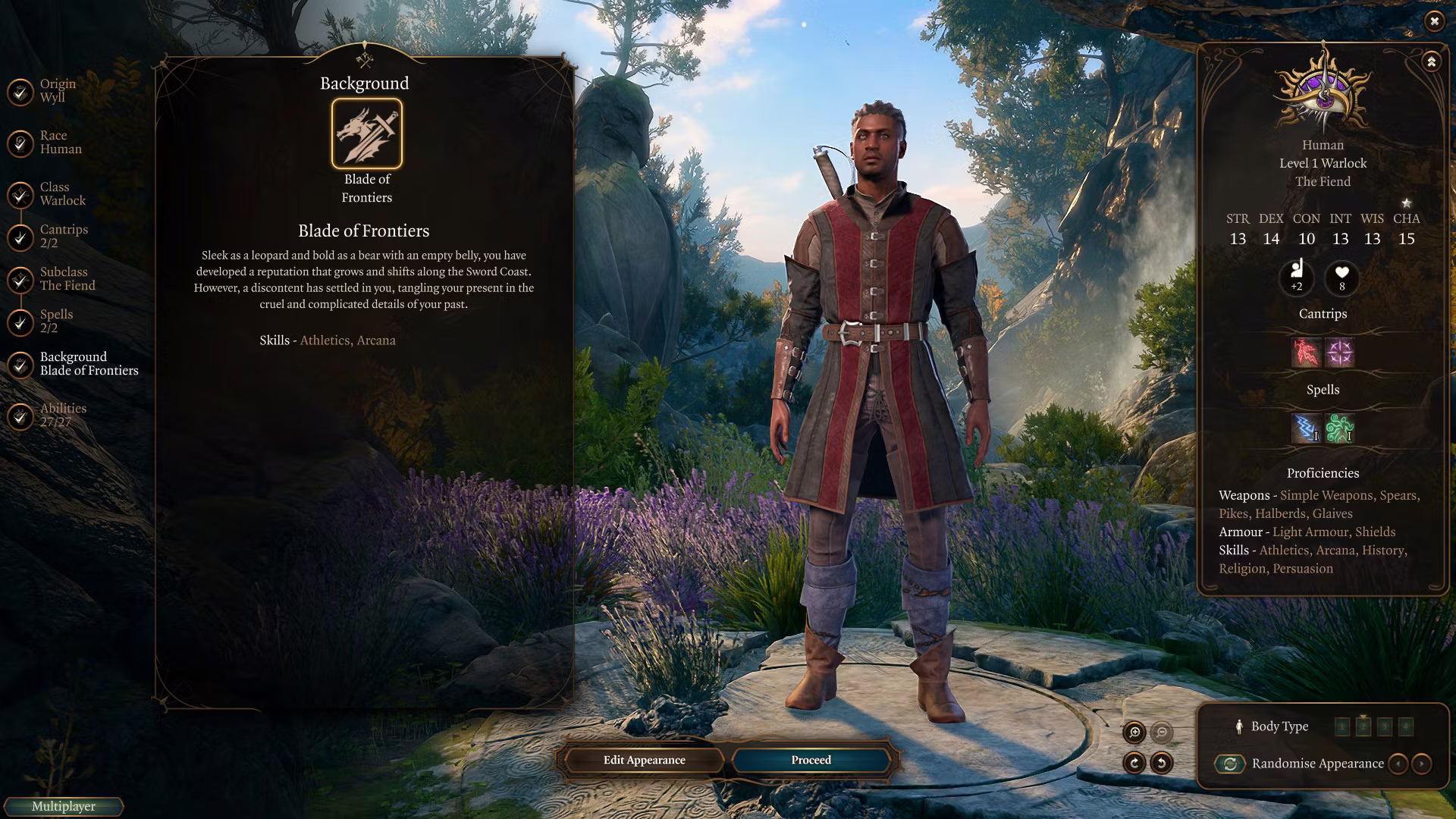Select the Subclass The Fiend step
The image size is (1456, 819).
[67, 278]
